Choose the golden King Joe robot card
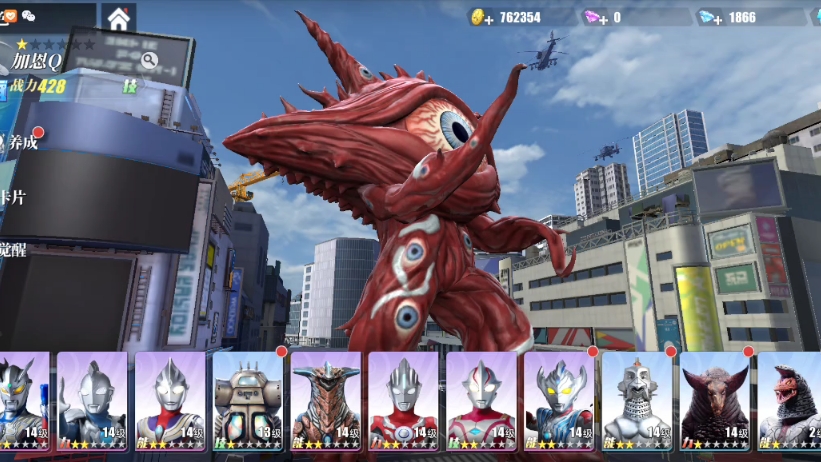821x462 pixels. [x=247, y=399]
